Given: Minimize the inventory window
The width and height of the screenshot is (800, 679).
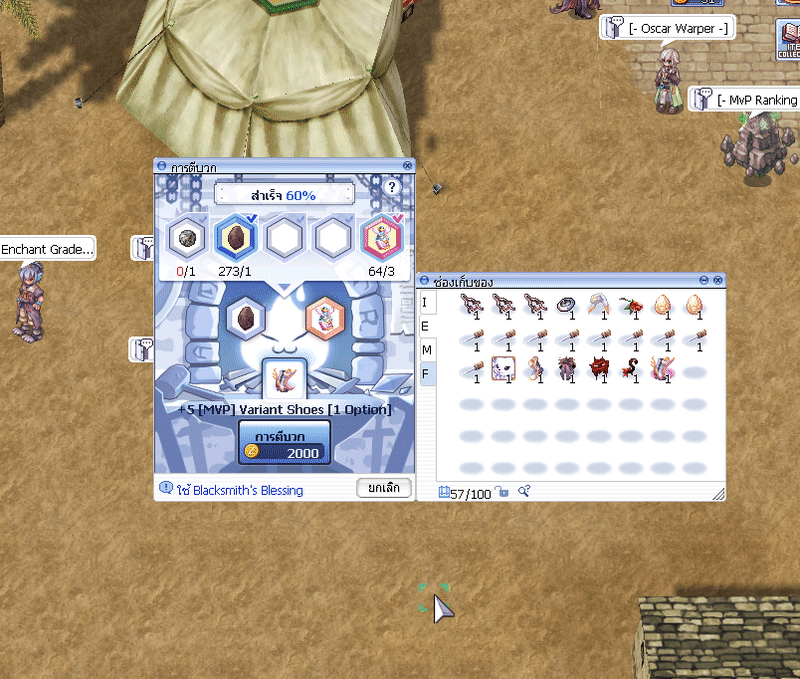Looking at the screenshot, I should click(x=704, y=280).
